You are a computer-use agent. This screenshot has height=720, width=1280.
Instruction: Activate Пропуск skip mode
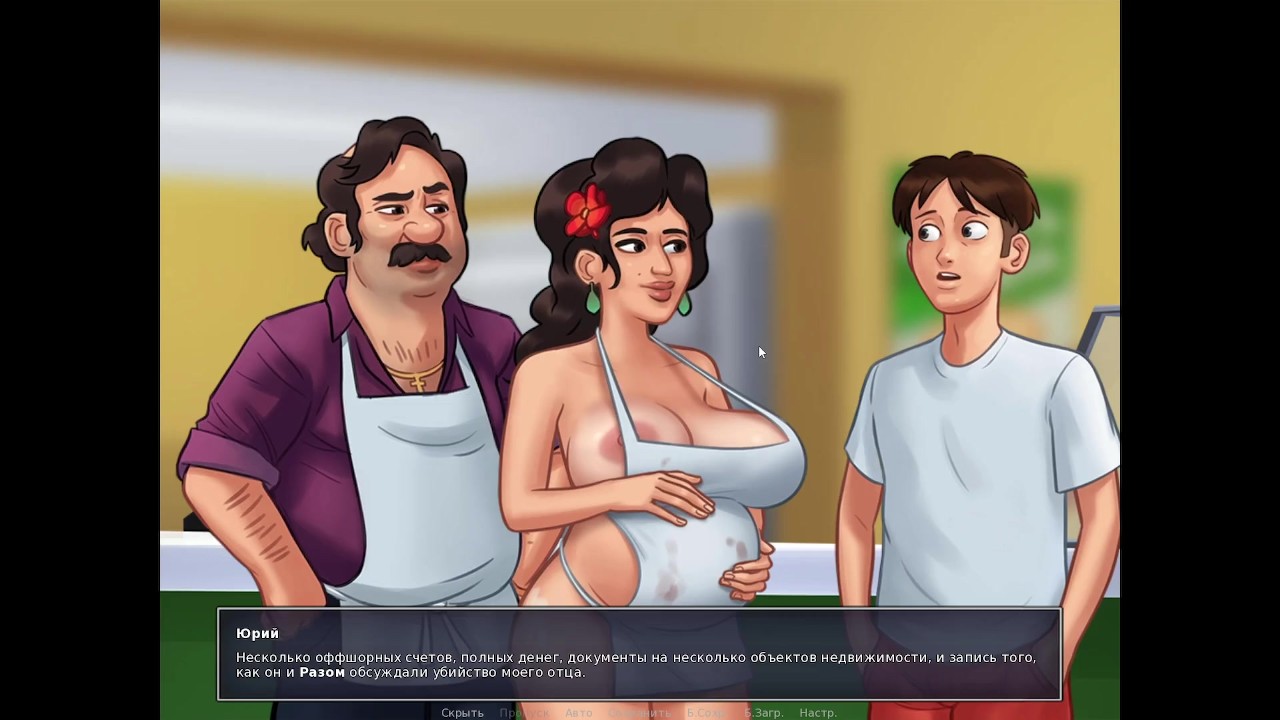click(x=523, y=713)
